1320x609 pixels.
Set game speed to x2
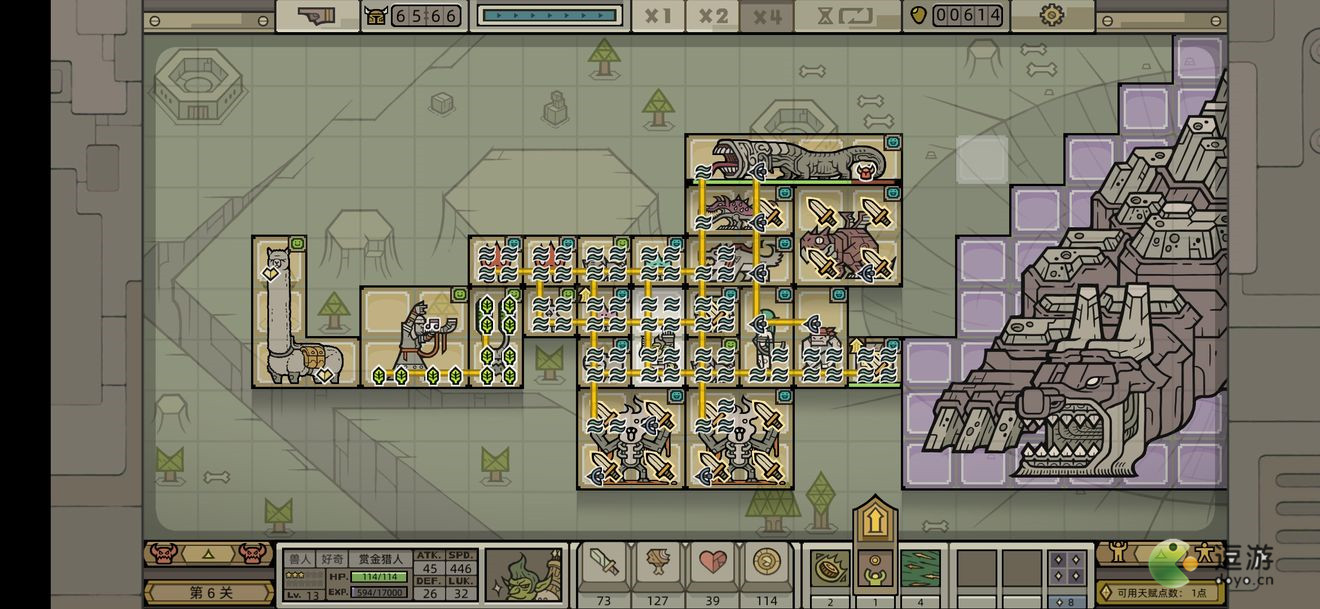point(713,16)
